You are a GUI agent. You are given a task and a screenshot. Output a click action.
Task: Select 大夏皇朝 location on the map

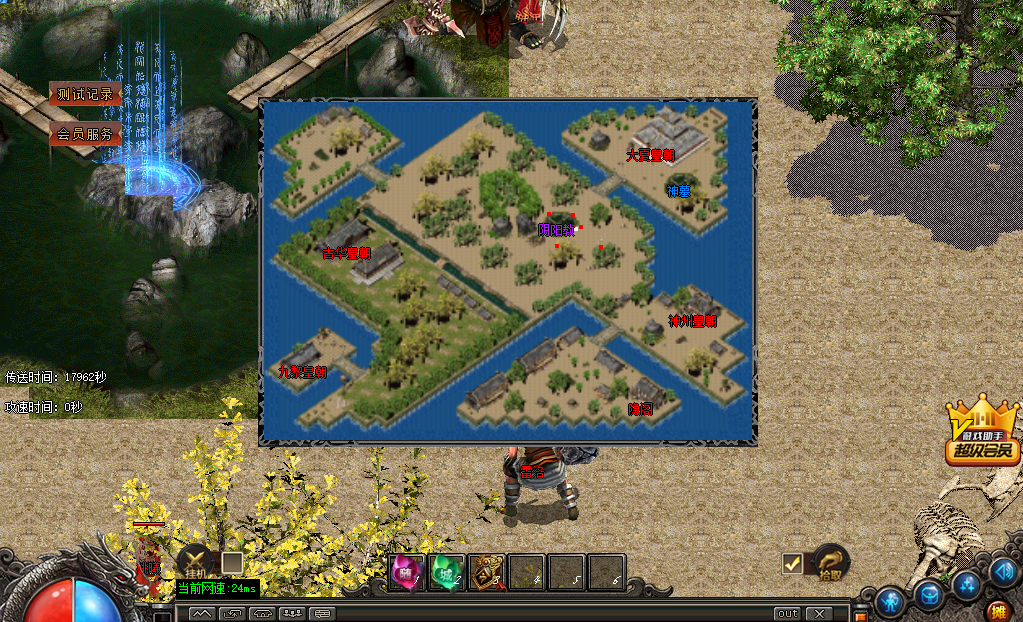[x=650, y=155]
